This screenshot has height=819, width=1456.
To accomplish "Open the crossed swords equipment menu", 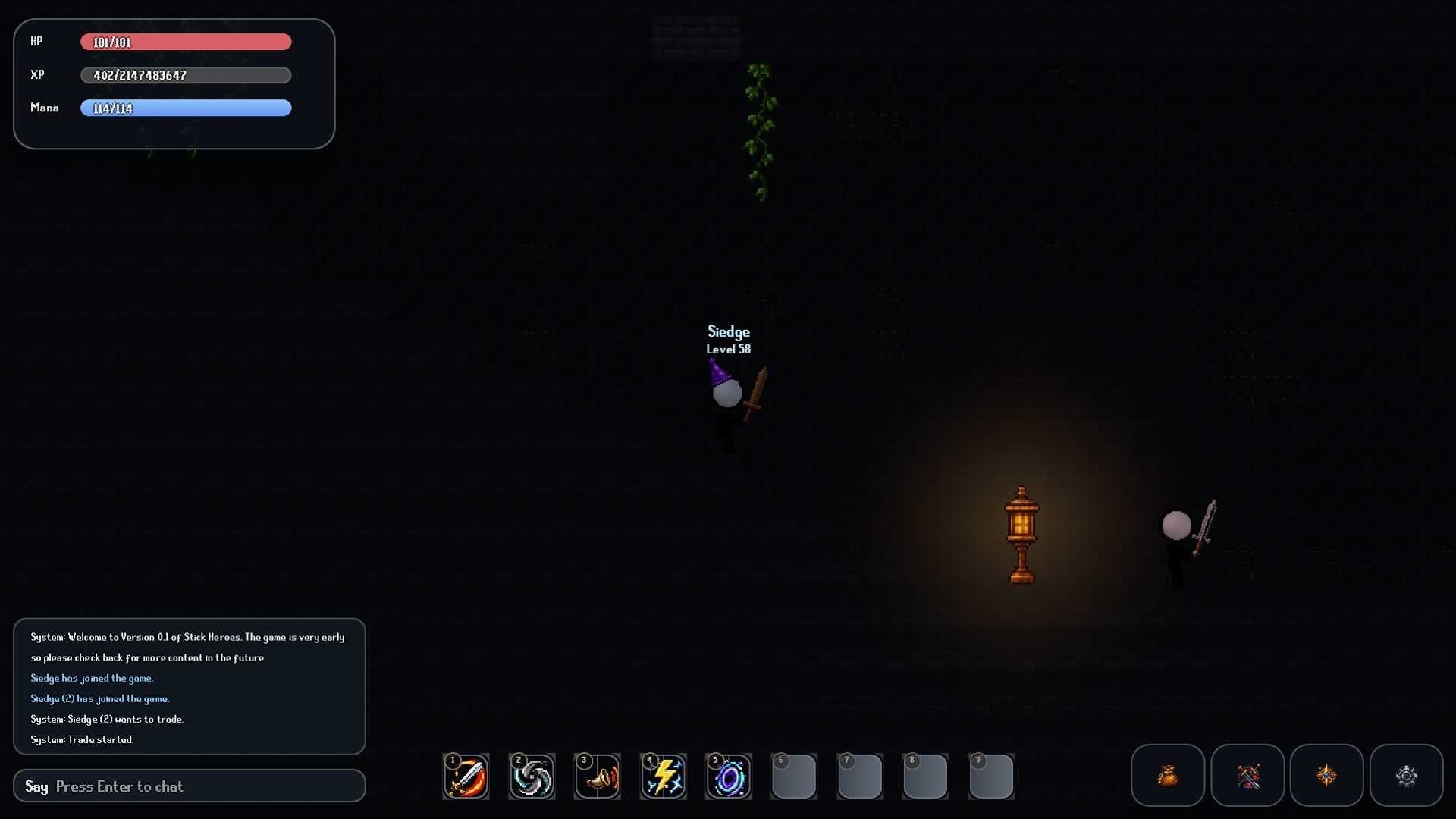I will coord(1247,775).
